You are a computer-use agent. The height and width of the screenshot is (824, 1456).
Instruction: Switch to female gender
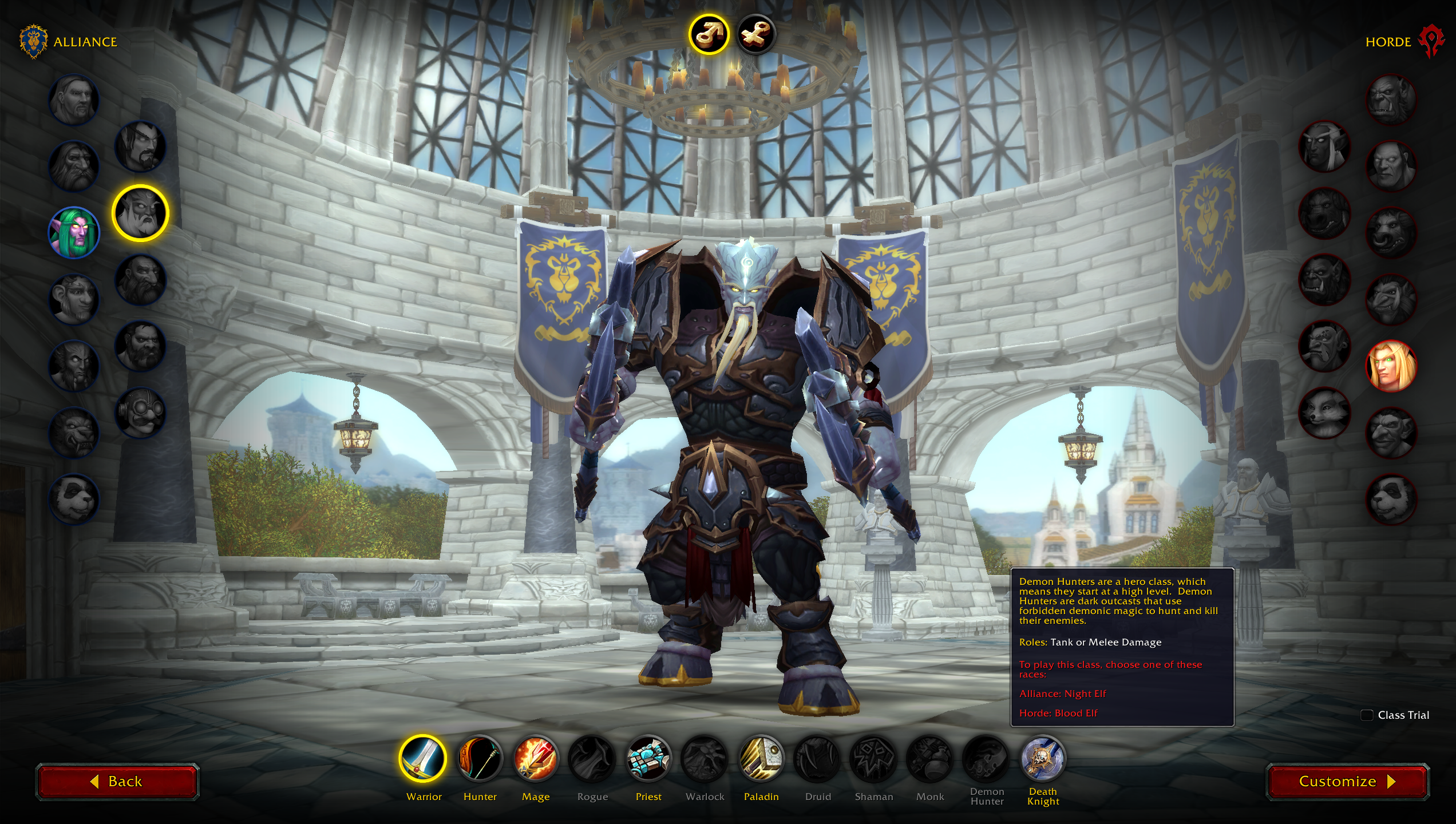click(755, 34)
